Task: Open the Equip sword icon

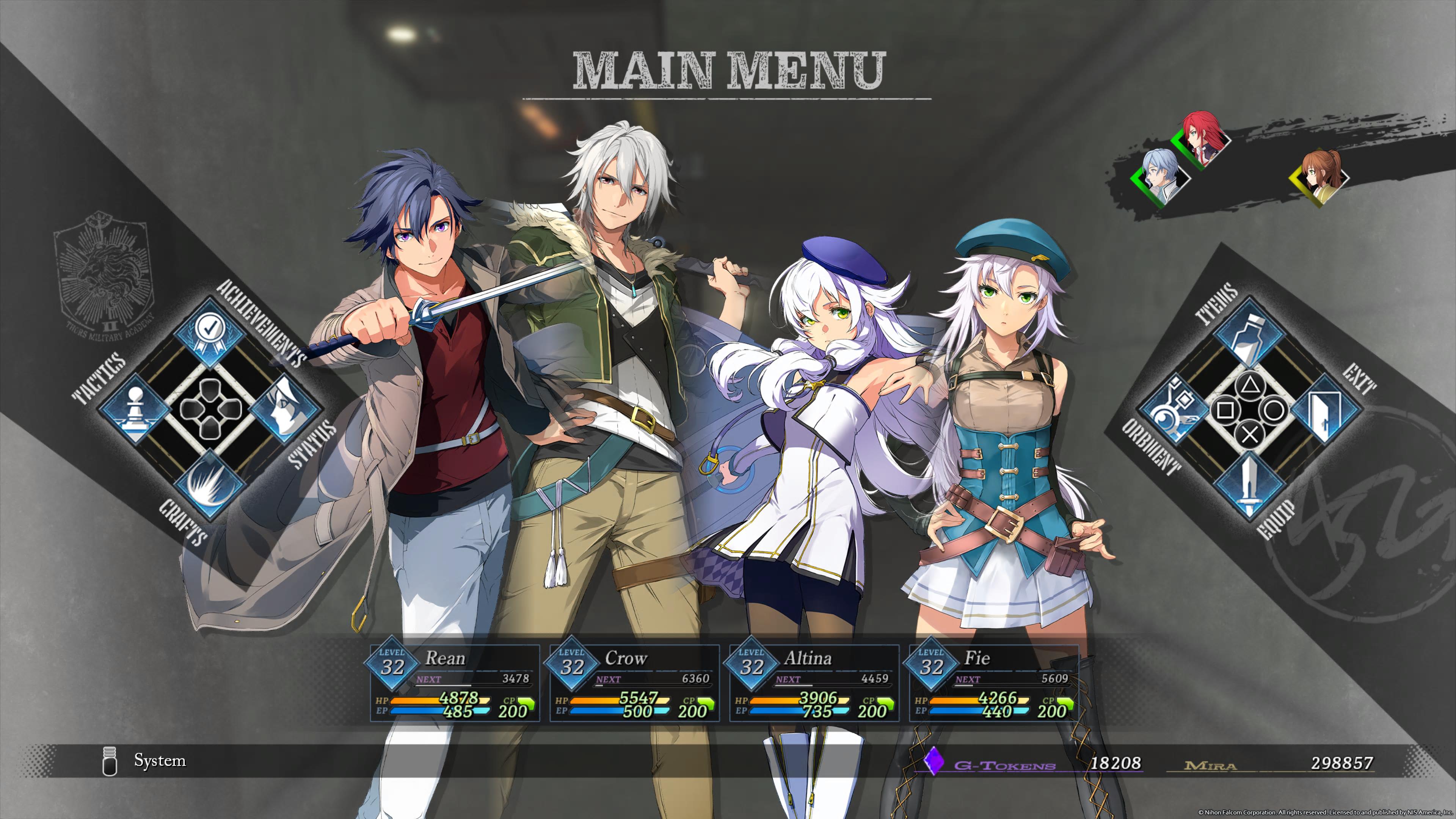Action: pos(1250,486)
